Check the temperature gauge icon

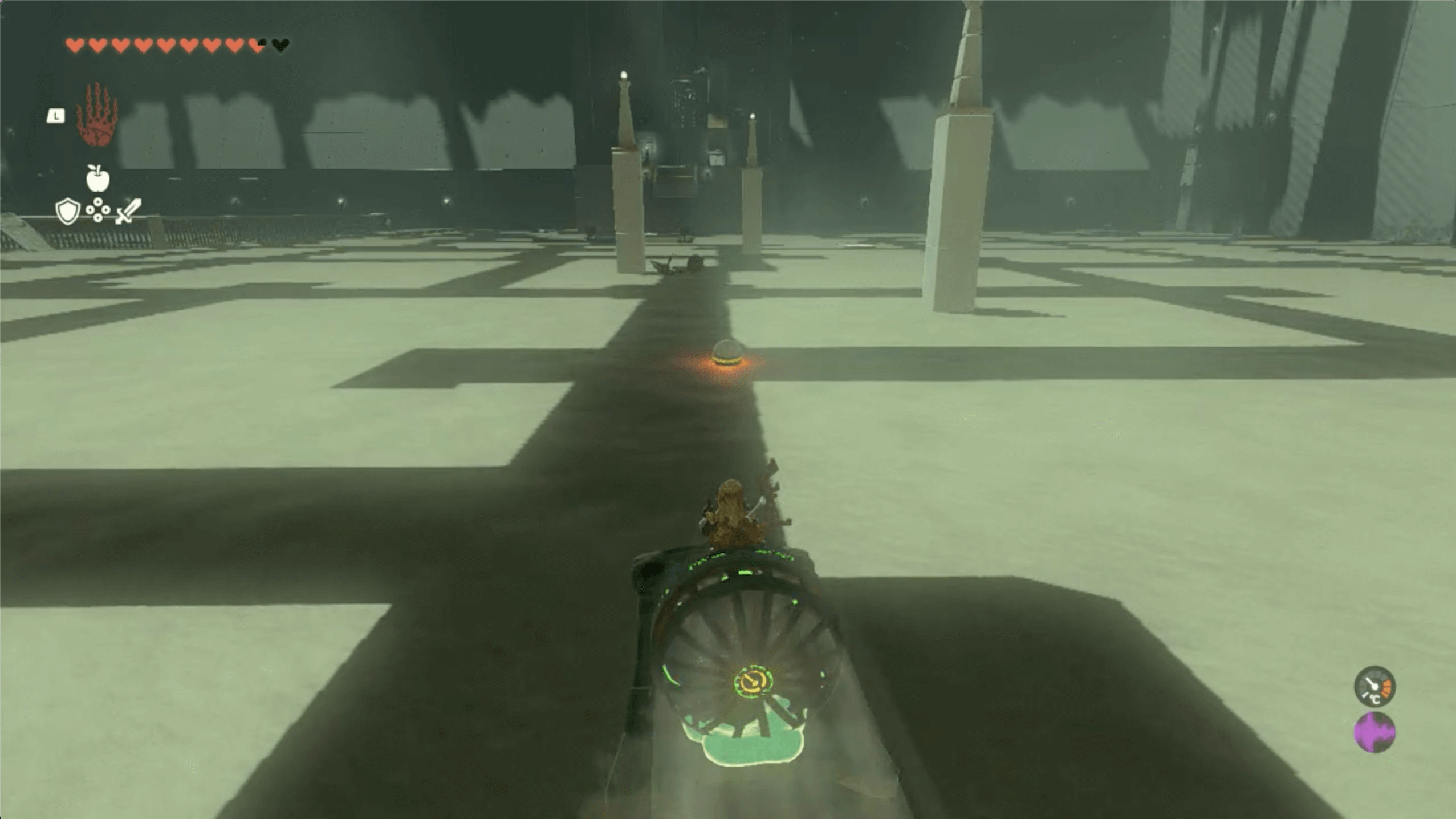coord(1374,686)
